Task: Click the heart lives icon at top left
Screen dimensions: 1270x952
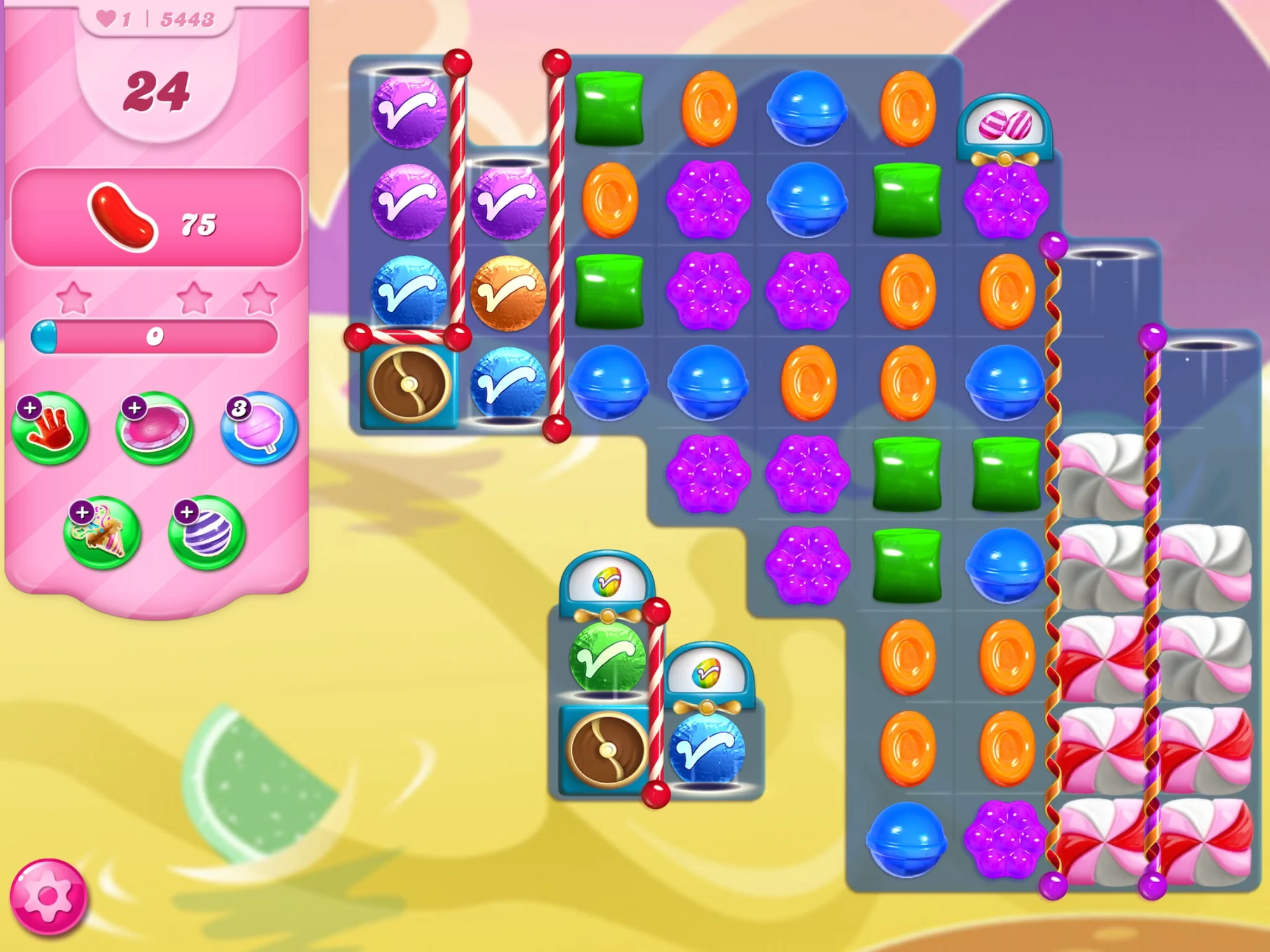Action: point(105,19)
